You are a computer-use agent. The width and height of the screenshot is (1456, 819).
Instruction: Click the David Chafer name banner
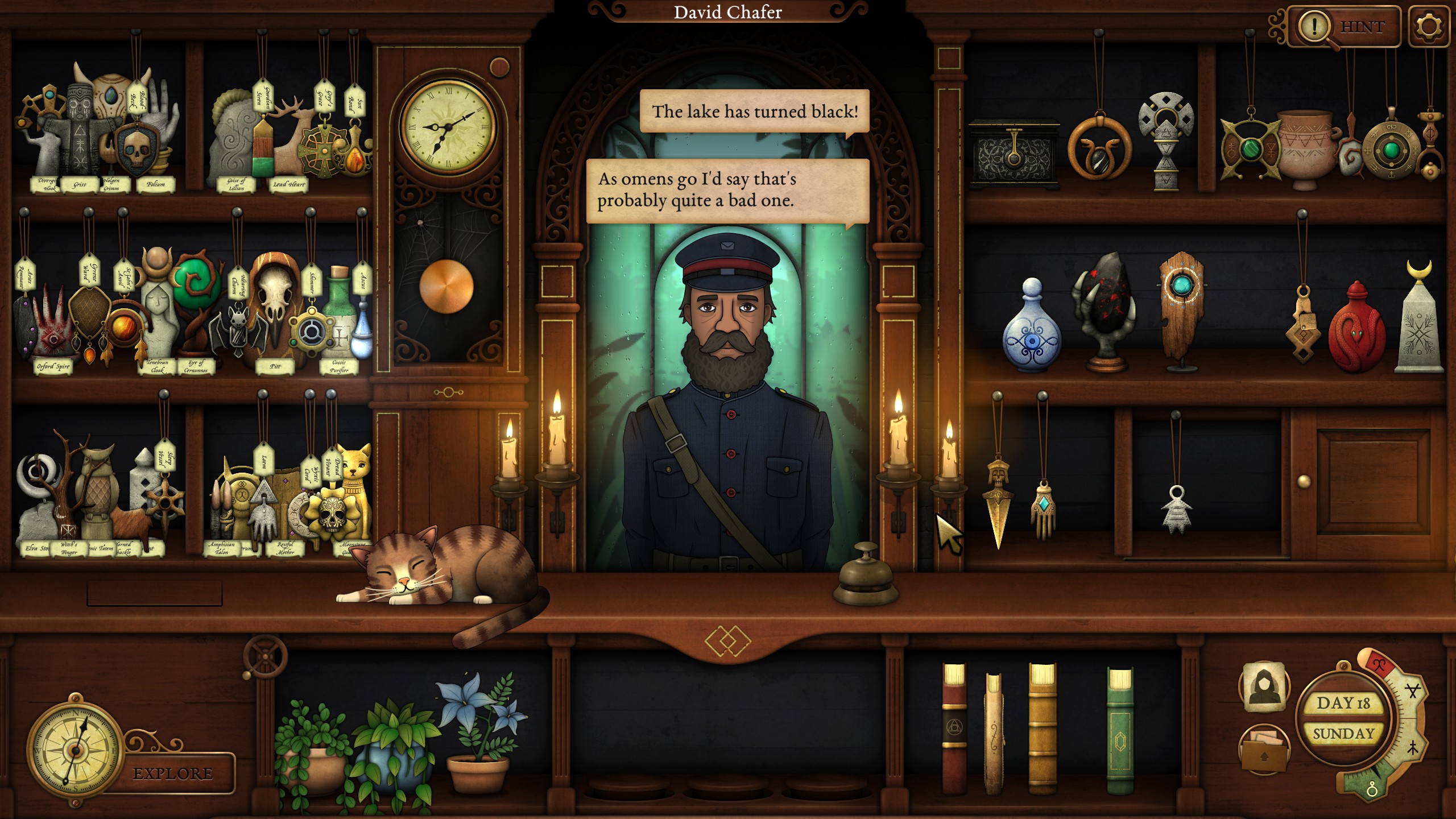pyautogui.click(x=728, y=13)
